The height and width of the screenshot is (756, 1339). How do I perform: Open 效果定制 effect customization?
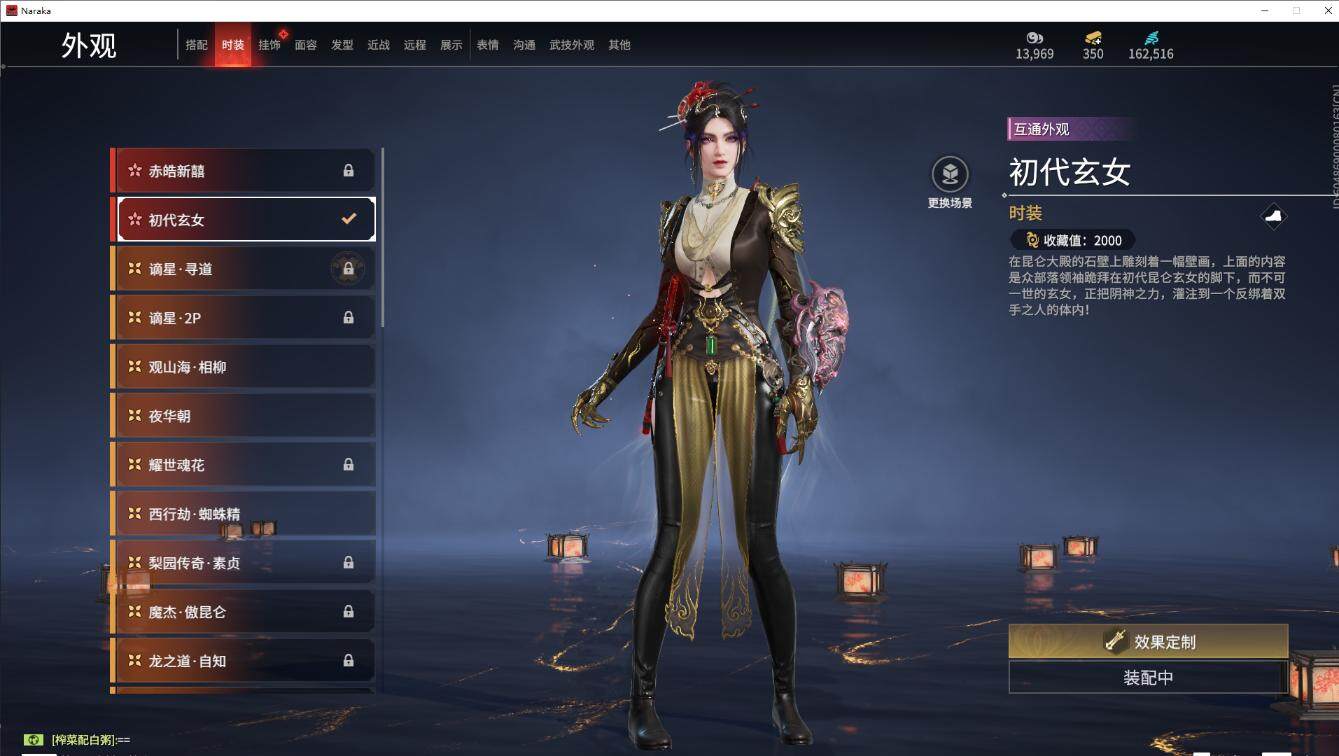[1148, 642]
